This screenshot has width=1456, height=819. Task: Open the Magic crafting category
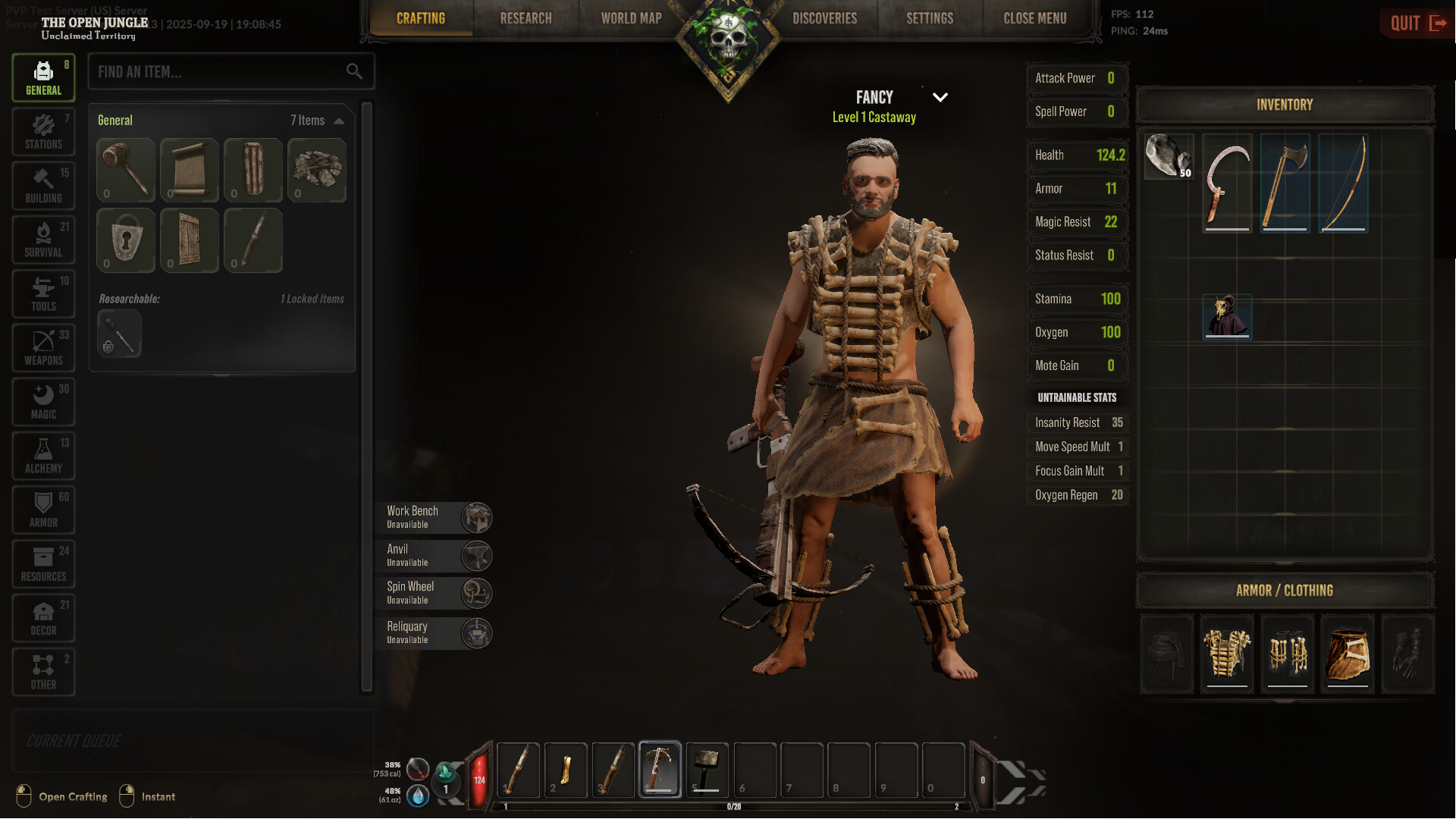43,402
